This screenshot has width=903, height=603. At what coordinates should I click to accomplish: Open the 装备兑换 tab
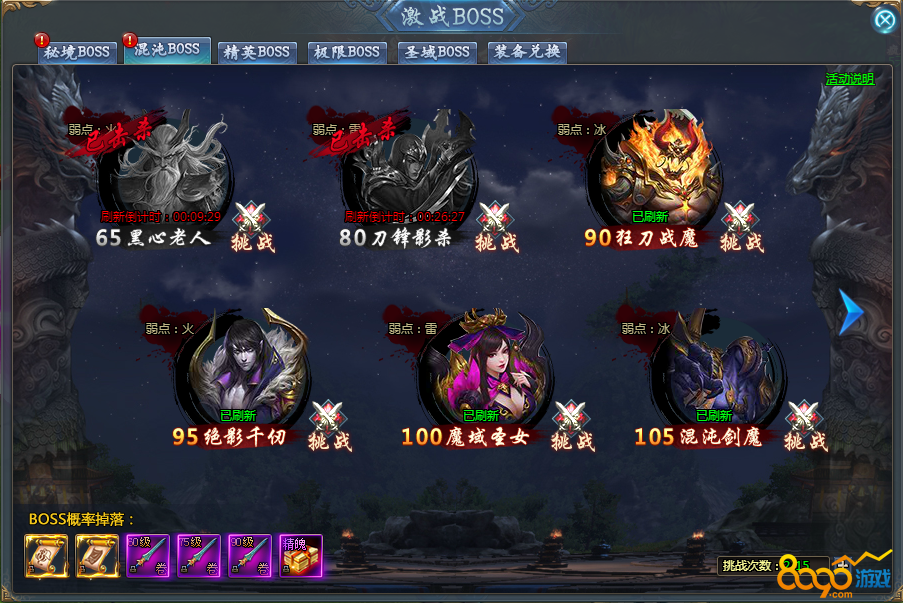point(527,52)
